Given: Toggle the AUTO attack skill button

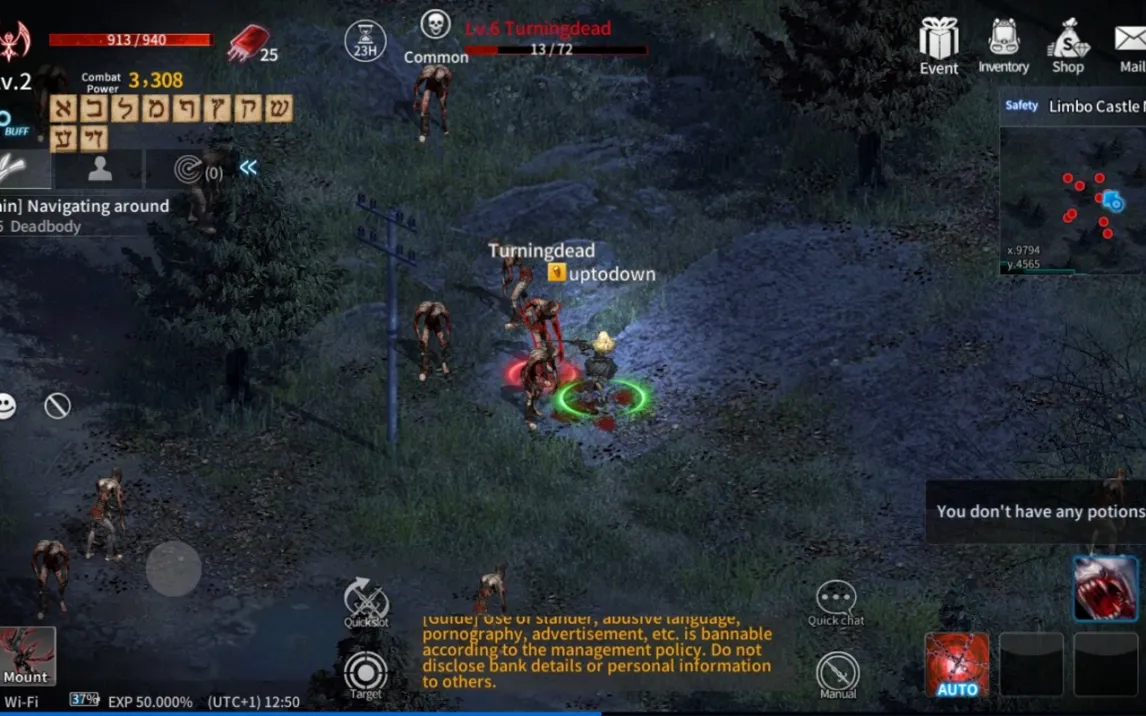Looking at the screenshot, I should click(957, 664).
